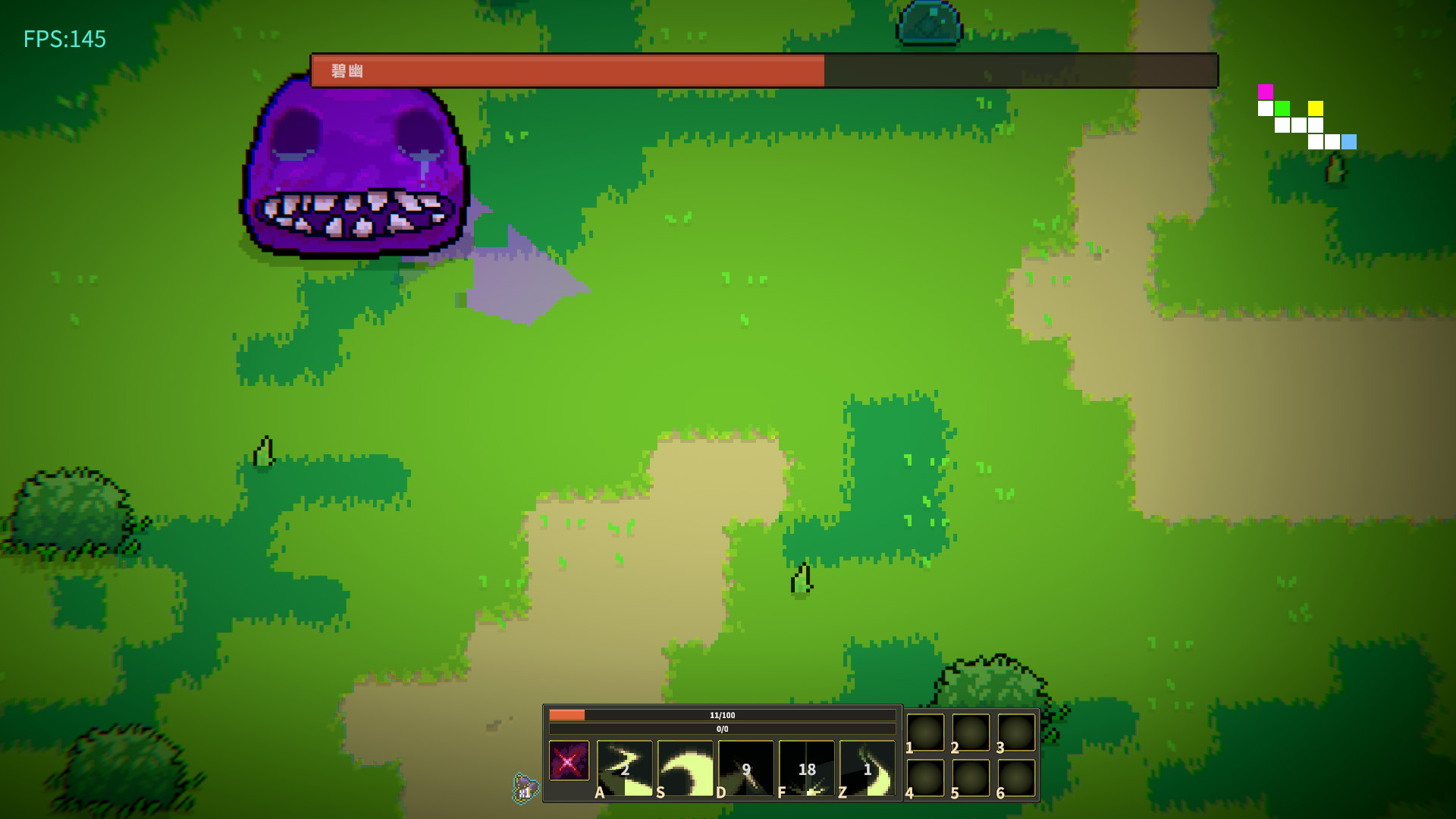The image size is (1456, 819).
Task: Click the magenta player marker on the minimap
Action: click(1266, 91)
